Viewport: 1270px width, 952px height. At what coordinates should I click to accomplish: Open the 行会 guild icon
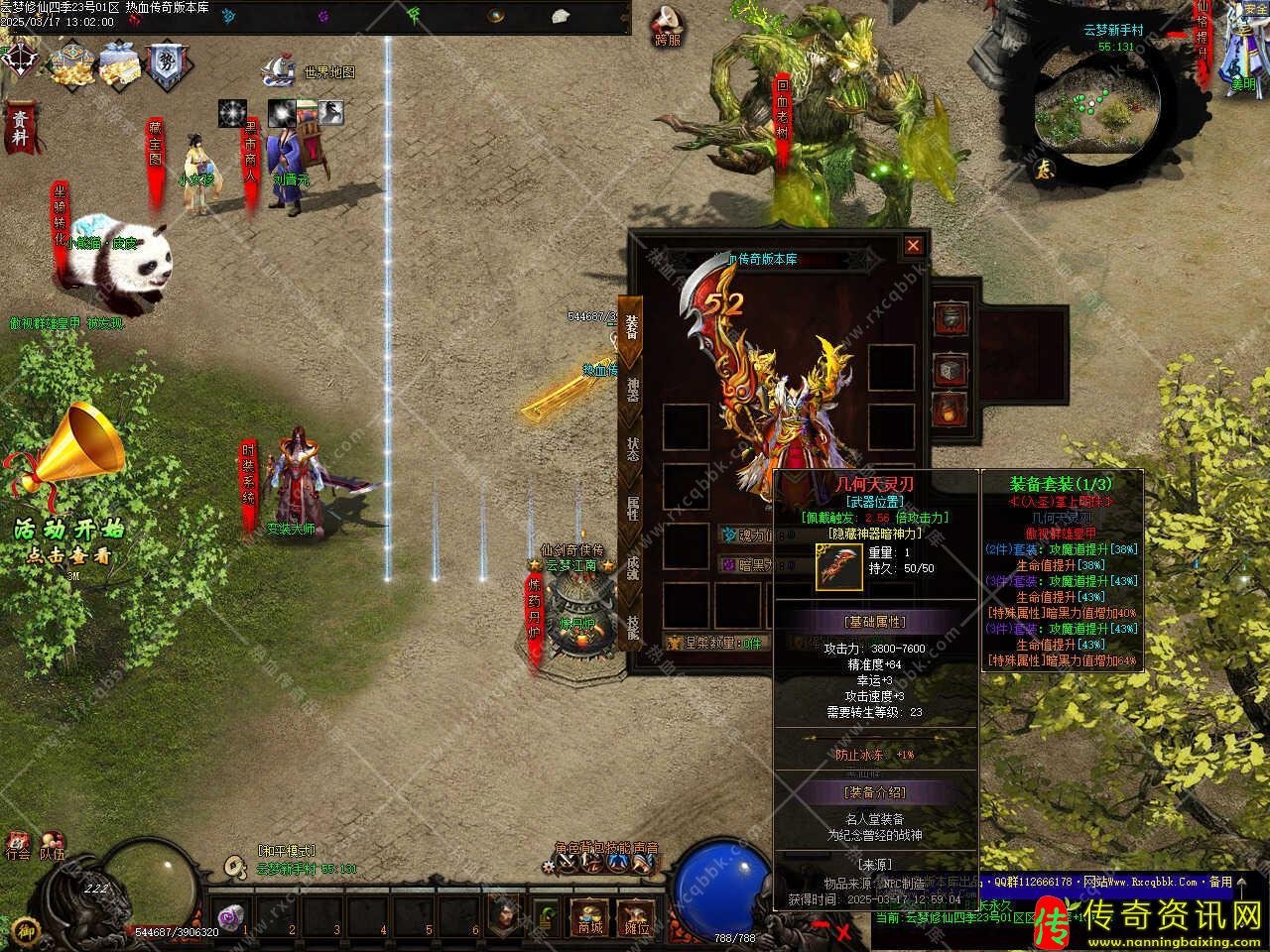[x=17, y=845]
